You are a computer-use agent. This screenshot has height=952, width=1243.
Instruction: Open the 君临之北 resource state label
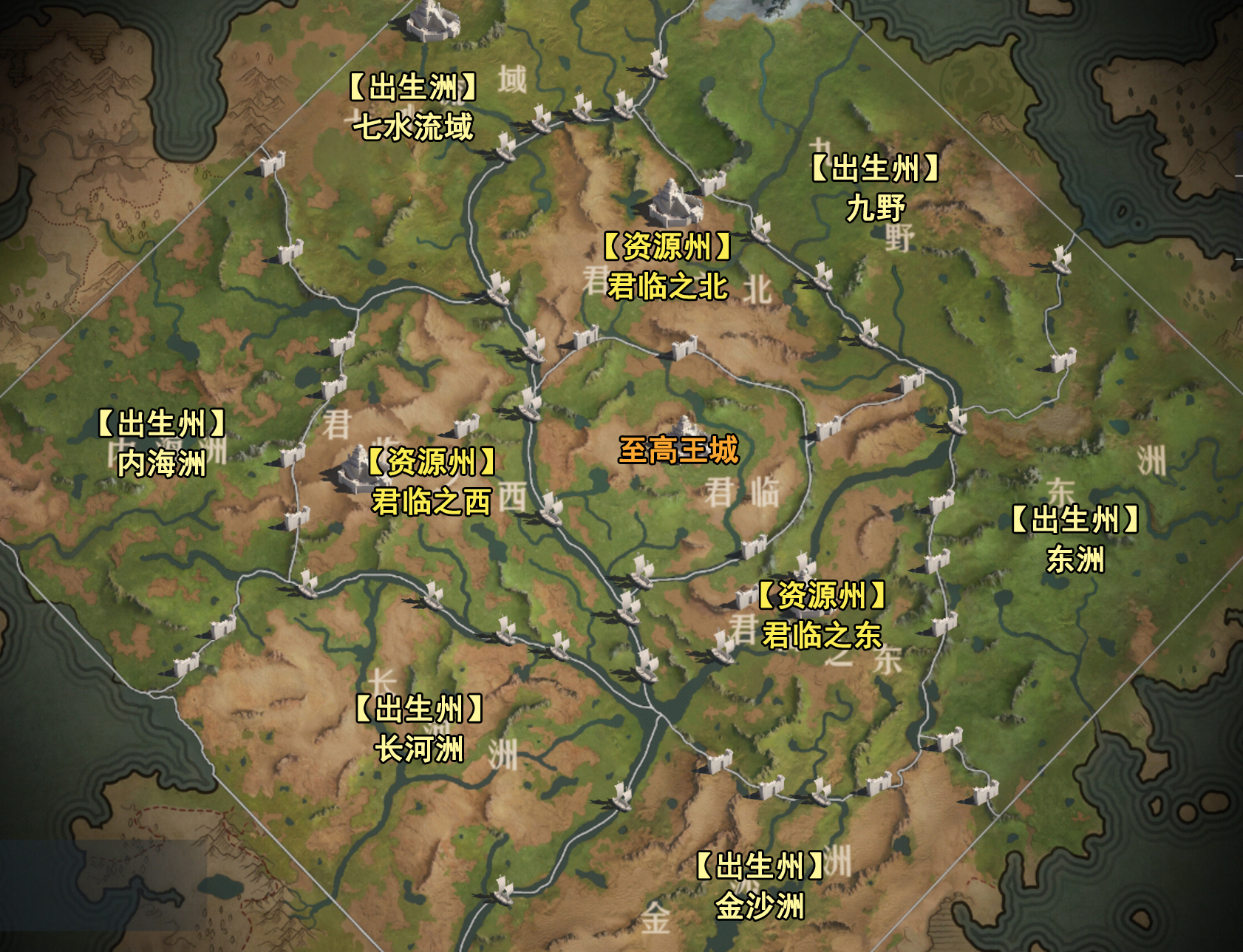[x=667, y=286]
